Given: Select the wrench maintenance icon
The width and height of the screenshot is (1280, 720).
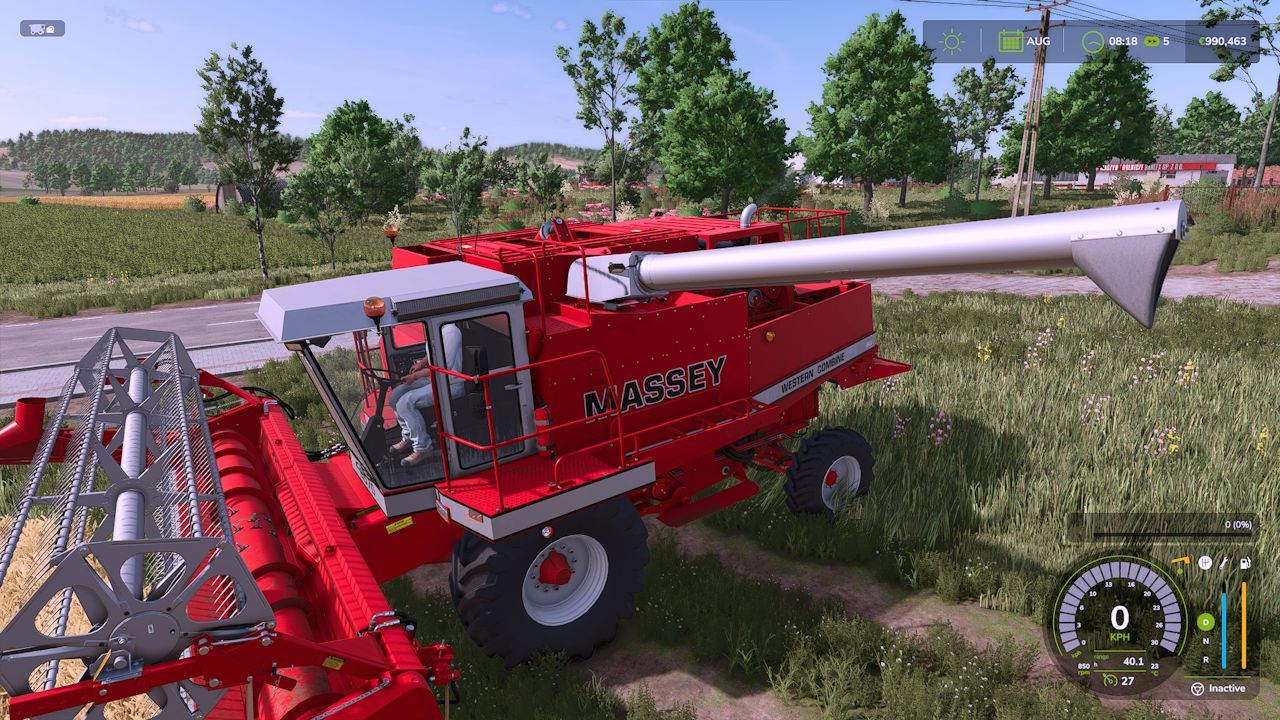Looking at the screenshot, I should tap(1223, 564).
